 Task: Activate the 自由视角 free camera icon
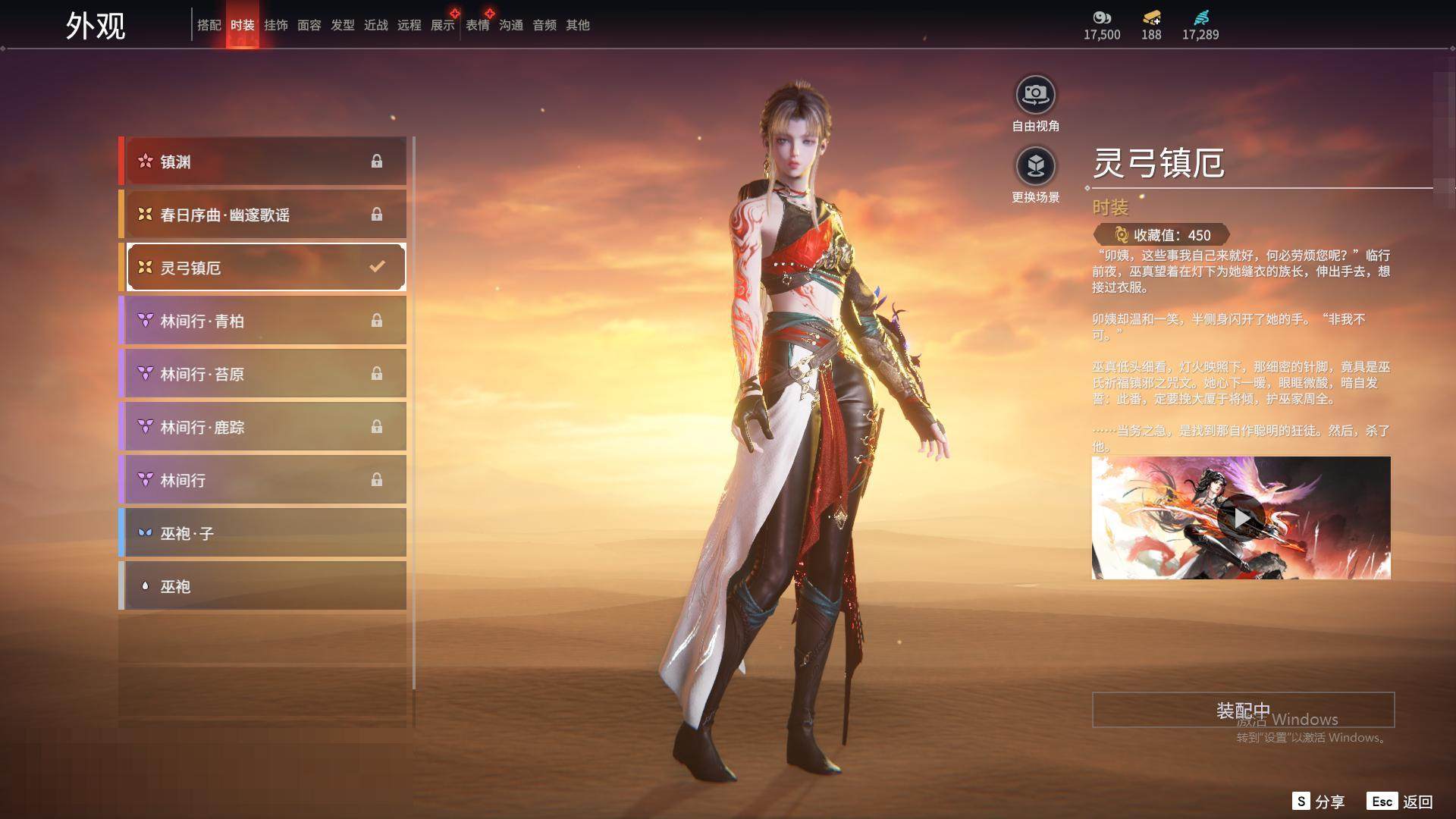1035,95
